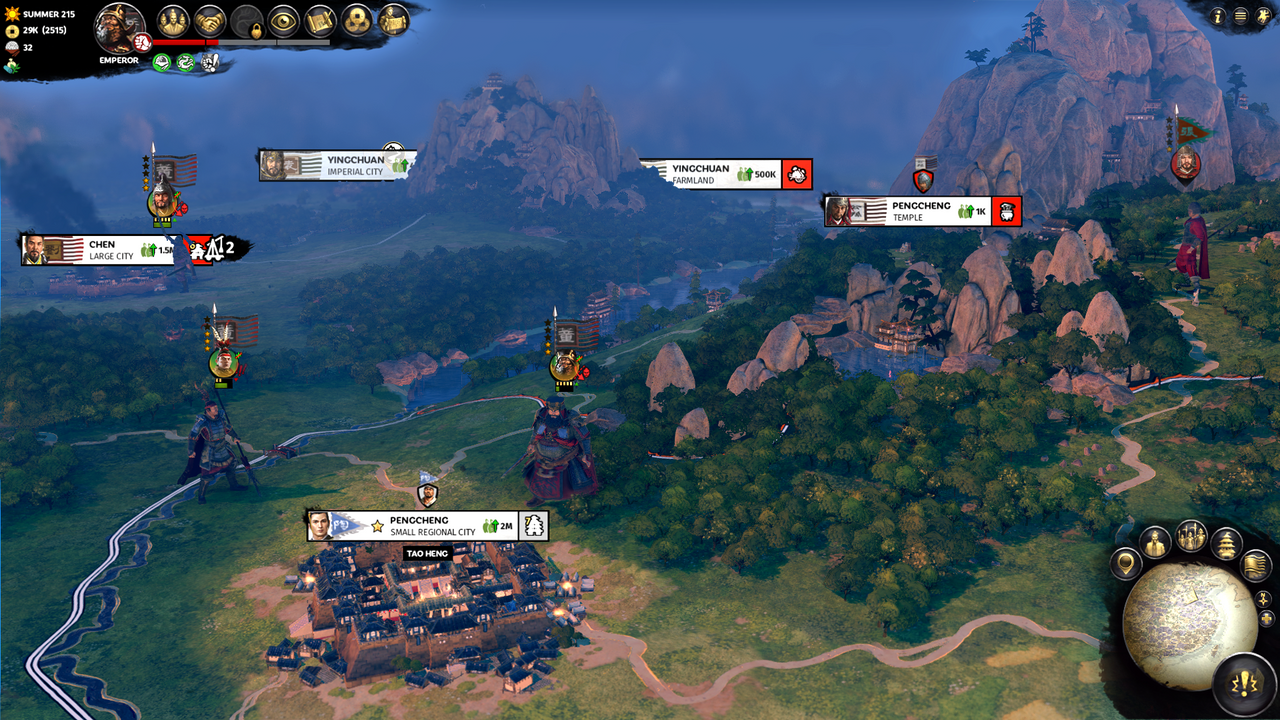The height and width of the screenshot is (720, 1280).
Task: Click the green dragon faction progress icon
Action: [x=185, y=62]
